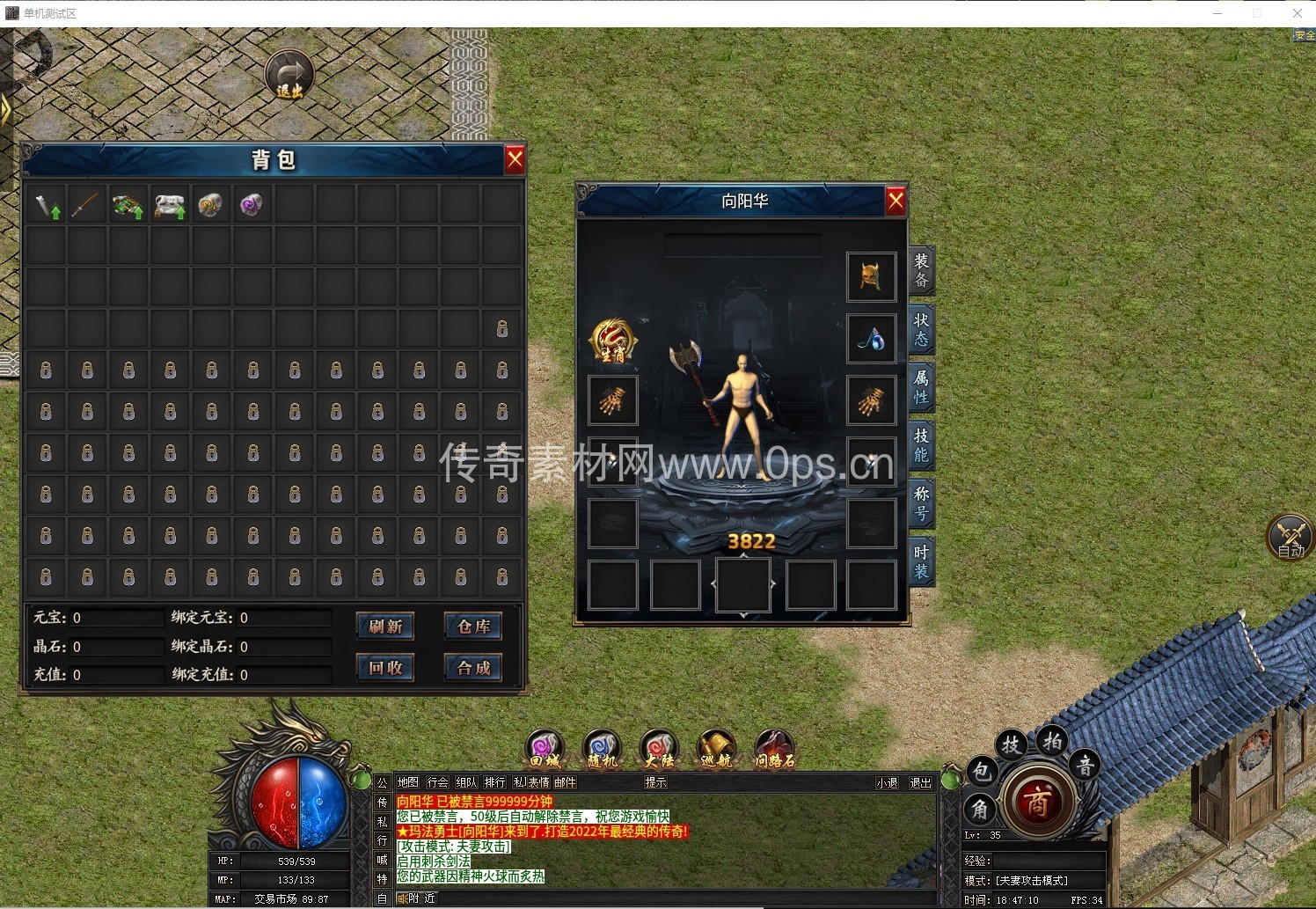Viewport: 1316px width, 909px height.
Task: Close the 背包 backpack window
Action: pyautogui.click(x=515, y=159)
